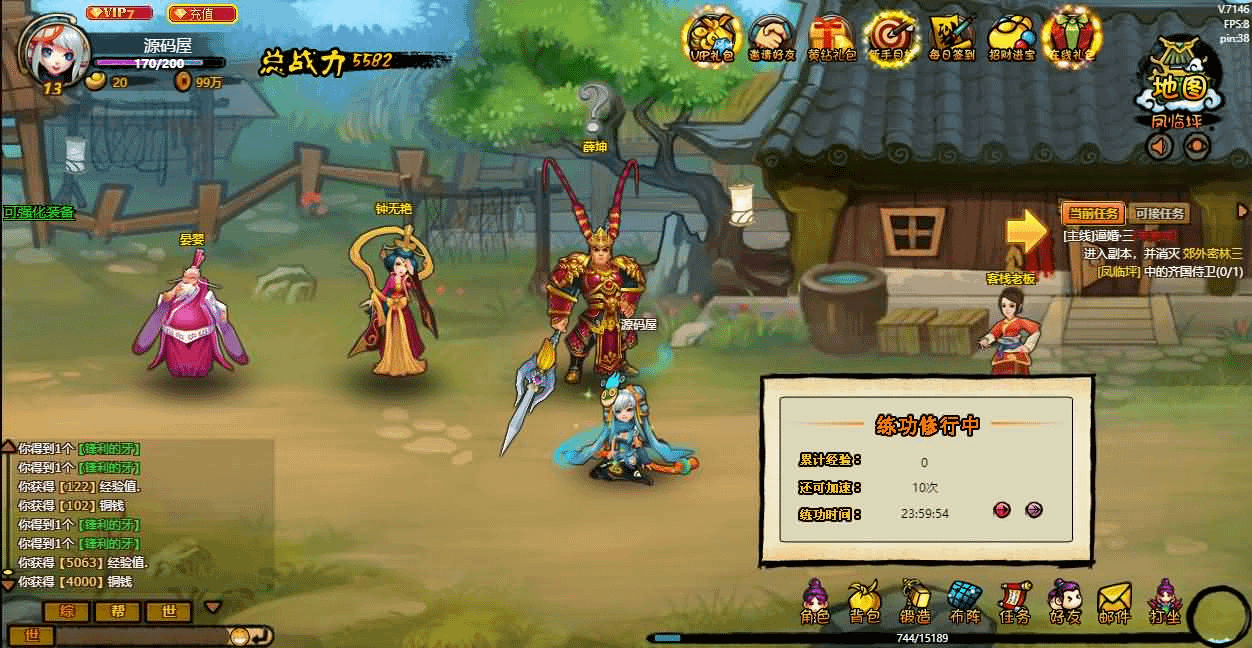Toggle the sound speaker button
Viewport: 1252px width, 648px height.
pos(1159,147)
